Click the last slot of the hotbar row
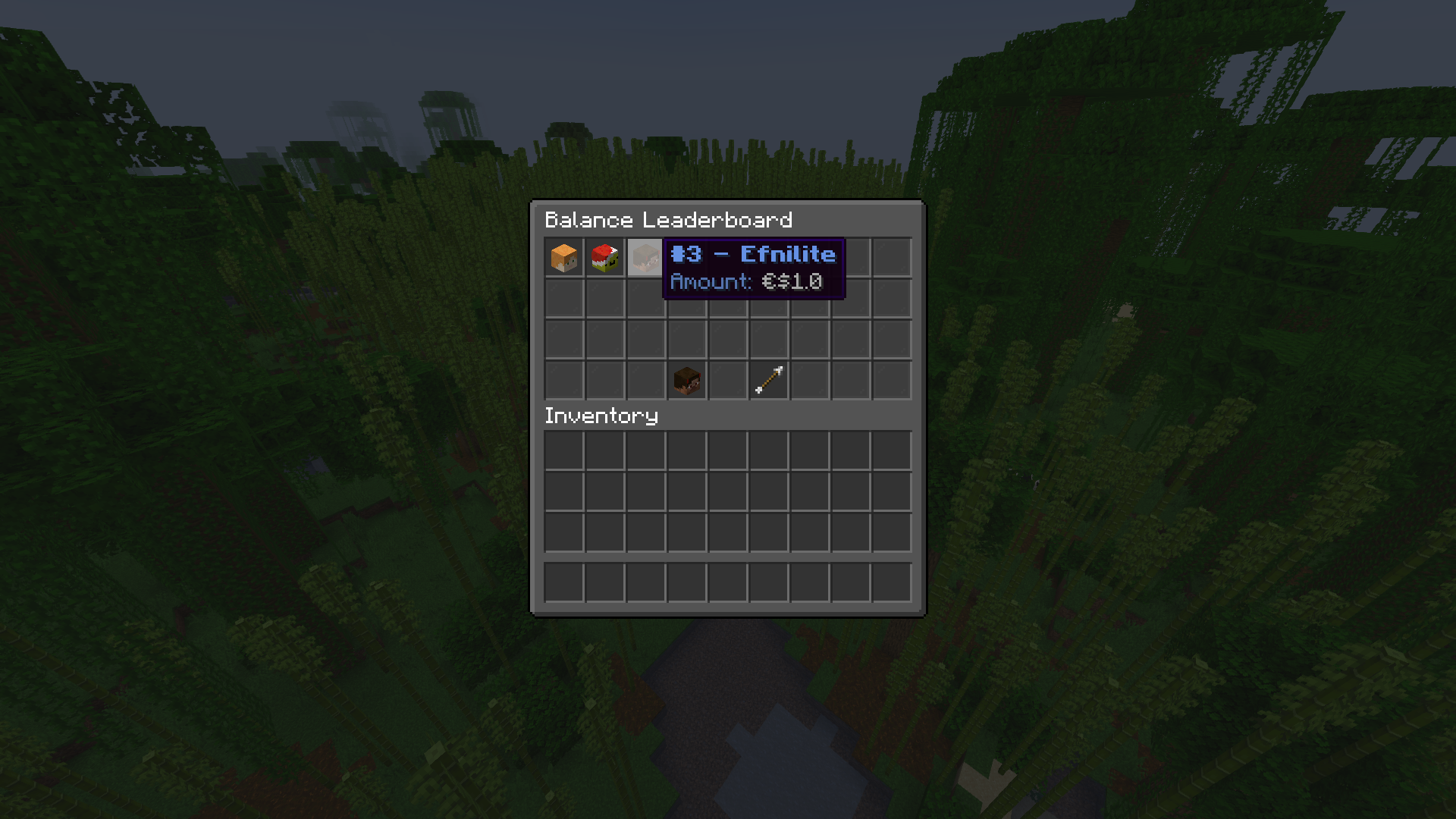Viewport: 1456px width, 819px height. [x=892, y=580]
